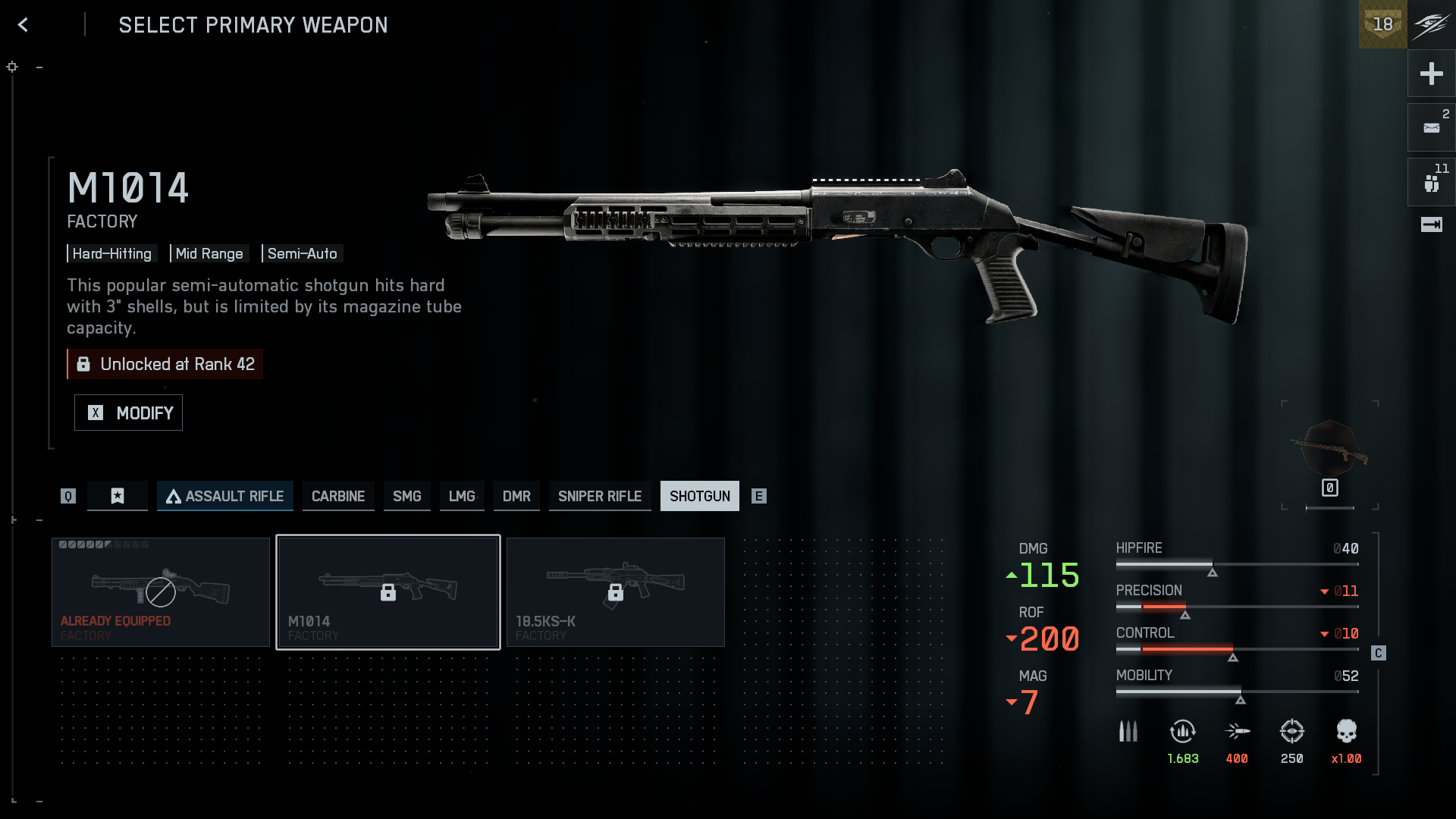The height and width of the screenshot is (819, 1456).
Task: Choose the LMG category tab
Action: [462, 496]
